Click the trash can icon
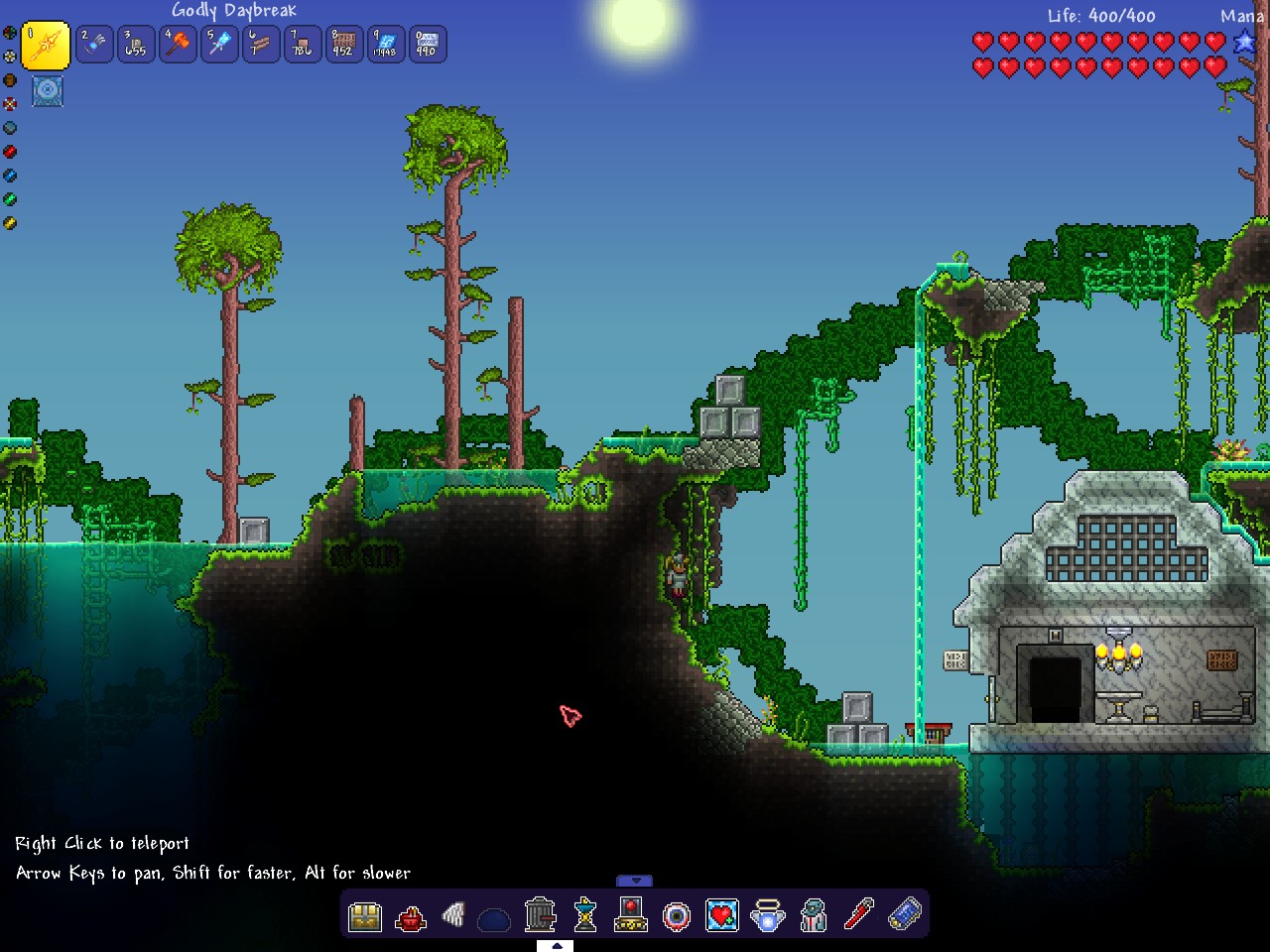Screen dimensions: 1270x952 pos(540,914)
